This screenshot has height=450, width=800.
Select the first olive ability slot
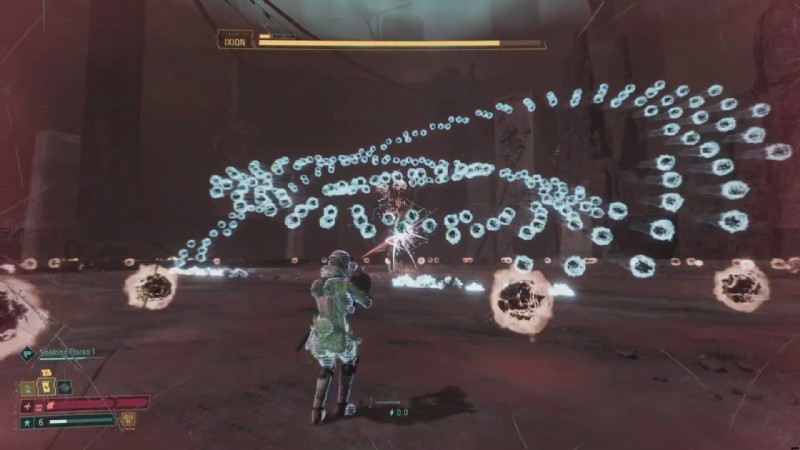click(x=27, y=386)
